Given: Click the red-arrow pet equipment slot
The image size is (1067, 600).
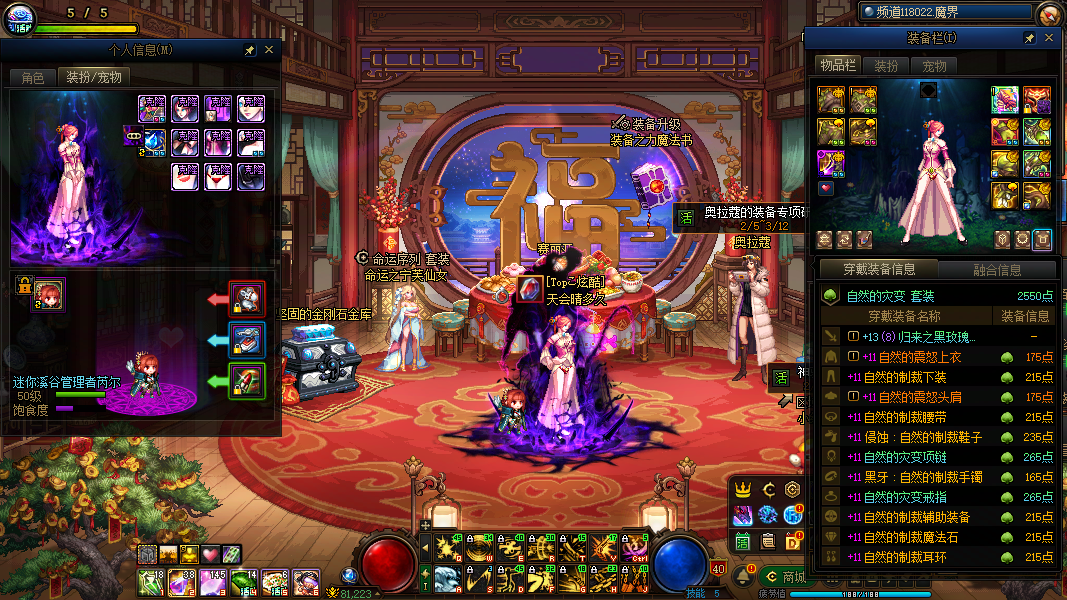Looking at the screenshot, I should click(x=246, y=298).
